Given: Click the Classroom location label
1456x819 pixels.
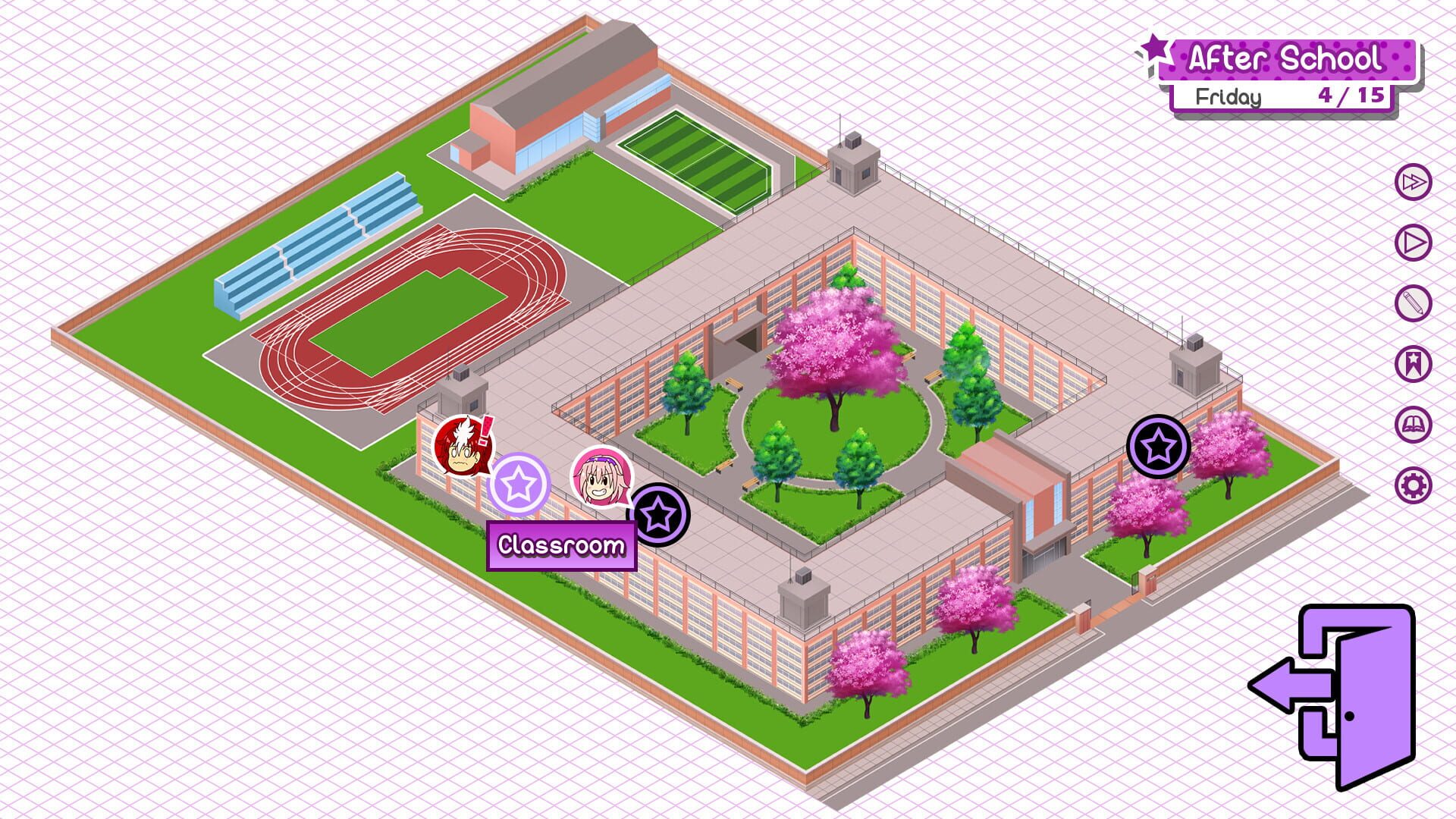Looking at the screenshot, I should click(561, 544).
